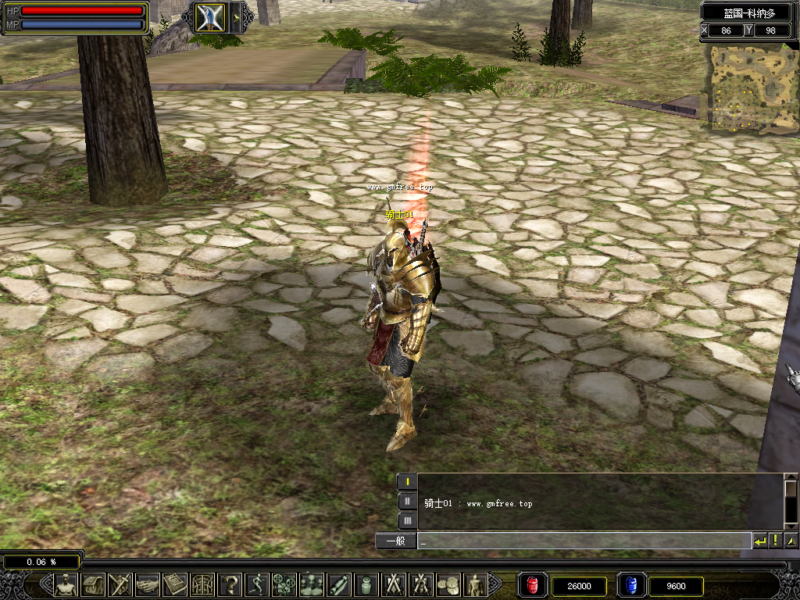Use the red HP potion

pos(532,585)
